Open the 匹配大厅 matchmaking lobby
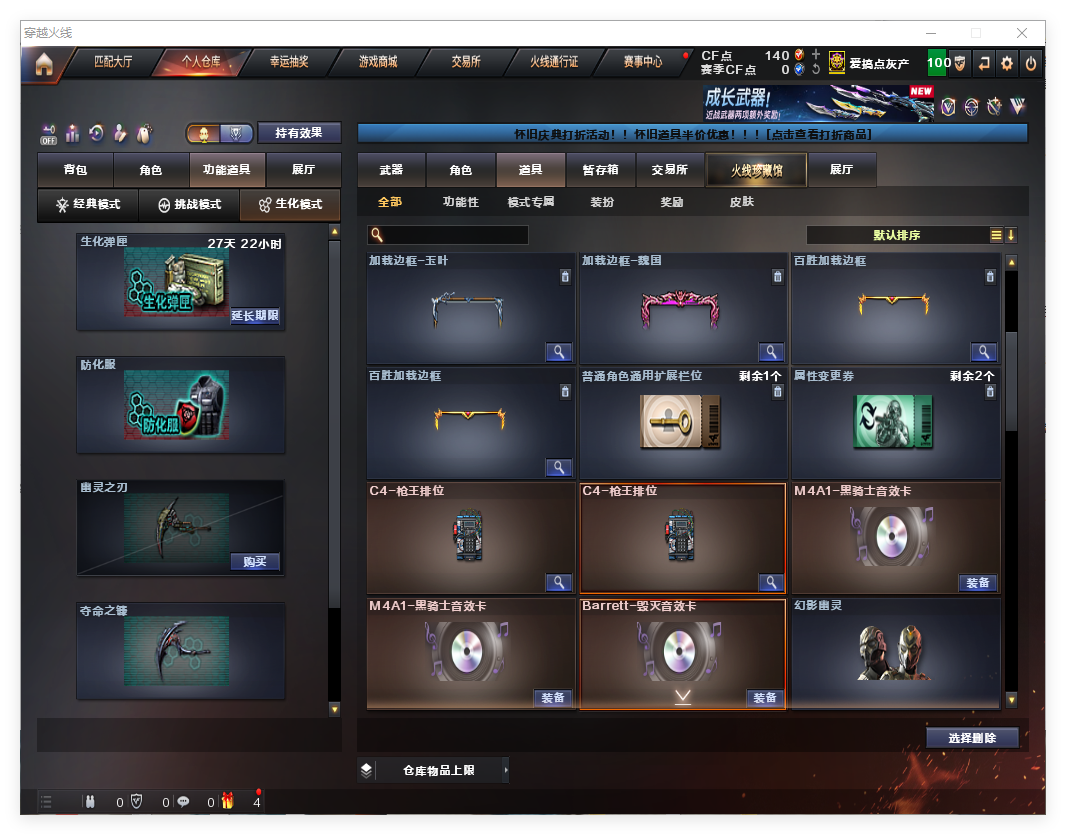 point(113,62)
